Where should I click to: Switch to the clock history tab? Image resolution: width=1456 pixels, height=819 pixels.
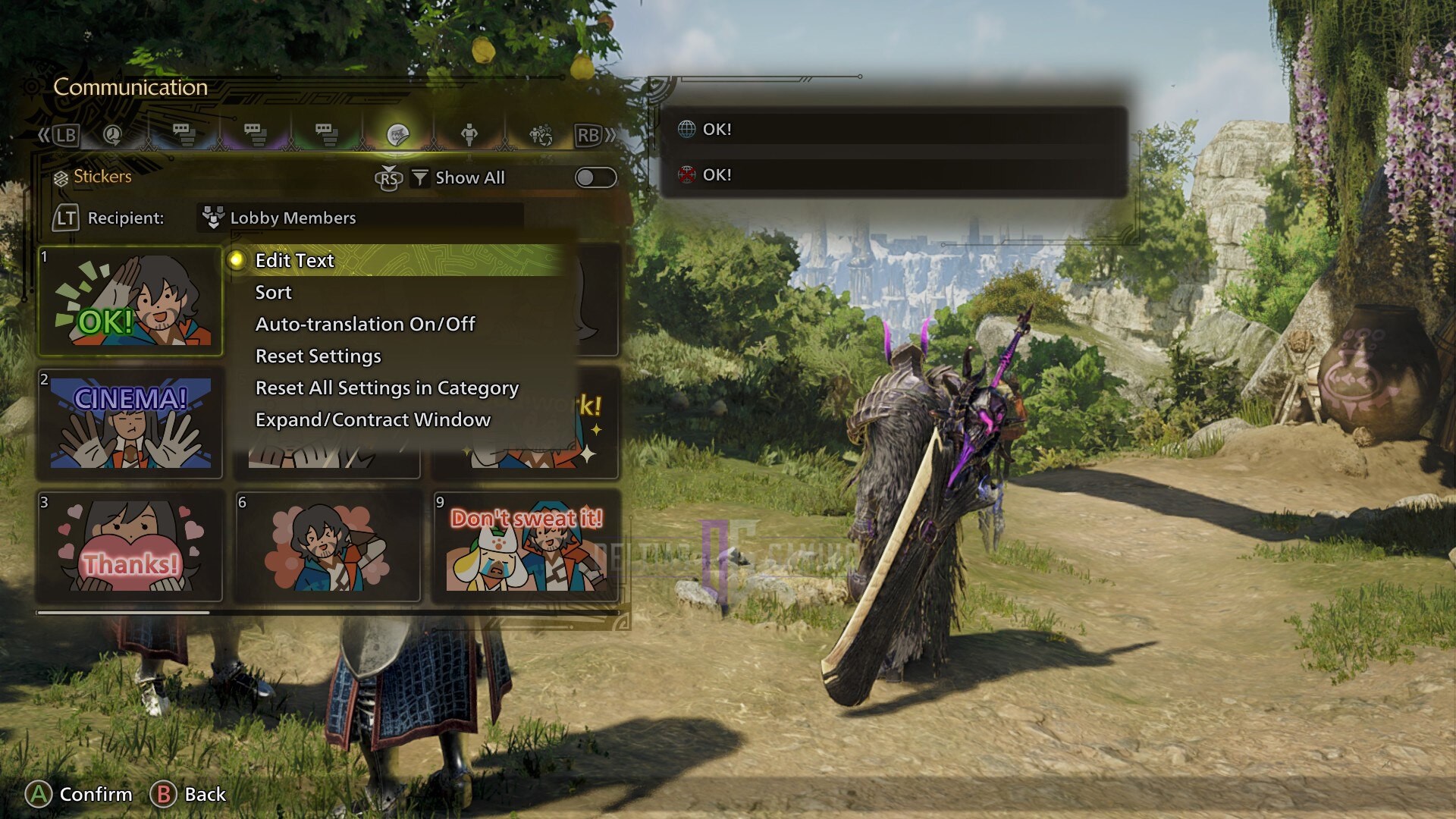point(112,135)
